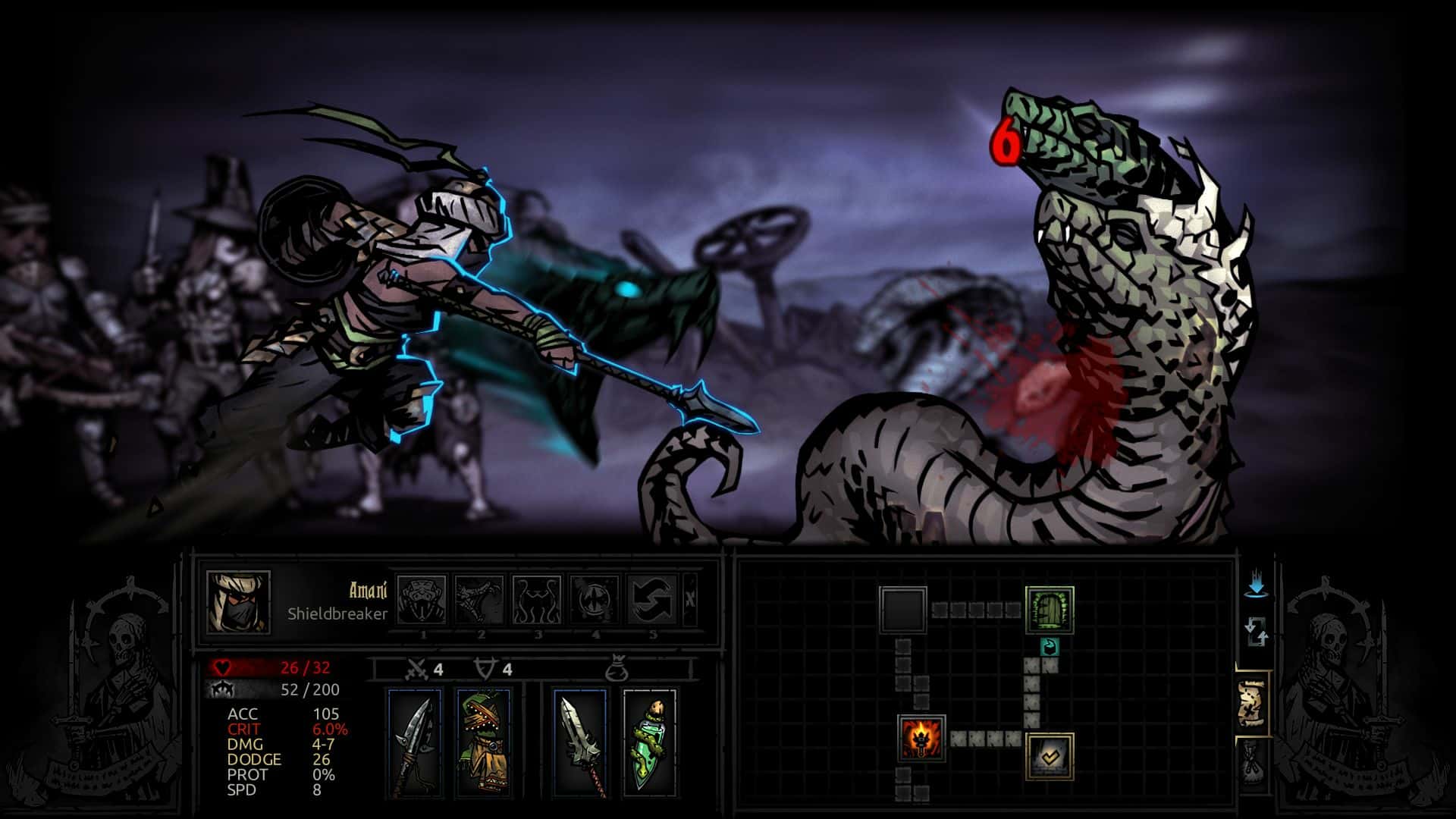Click the pass turn X button
This screenshot has height=819, width=1456.
[x=689, y=599]
